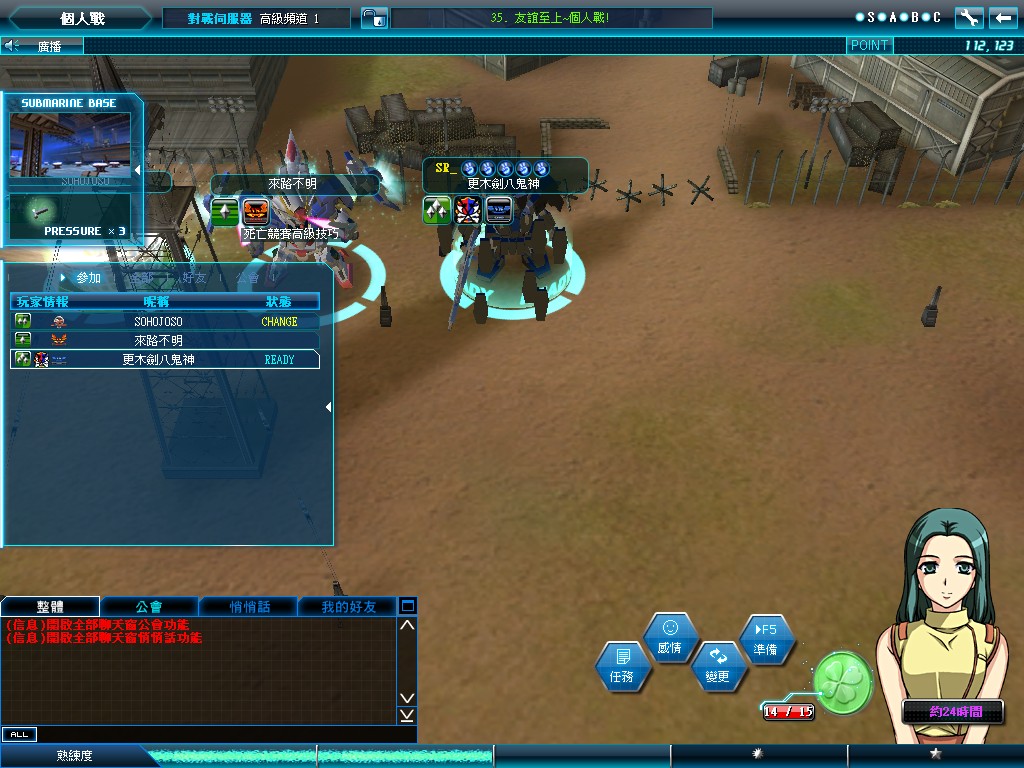Click the room lock icon
This screenshot has height=768, width=1024.
pos(371,18)
